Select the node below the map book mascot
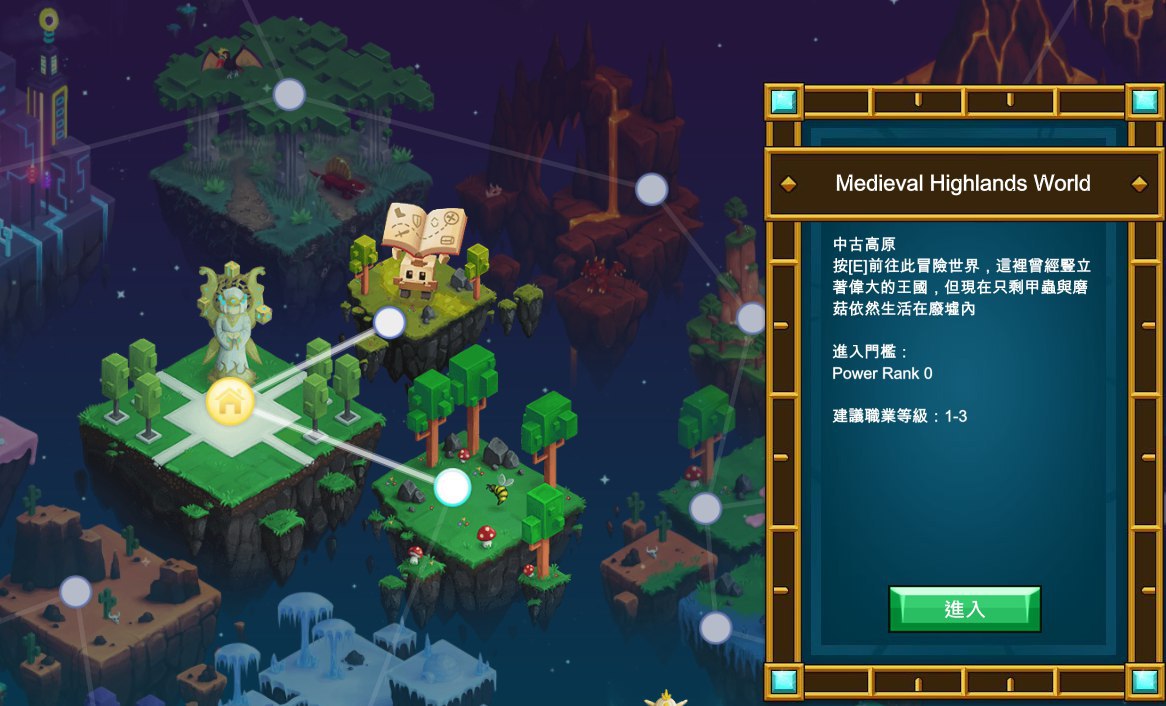 (x=389, y=322)
